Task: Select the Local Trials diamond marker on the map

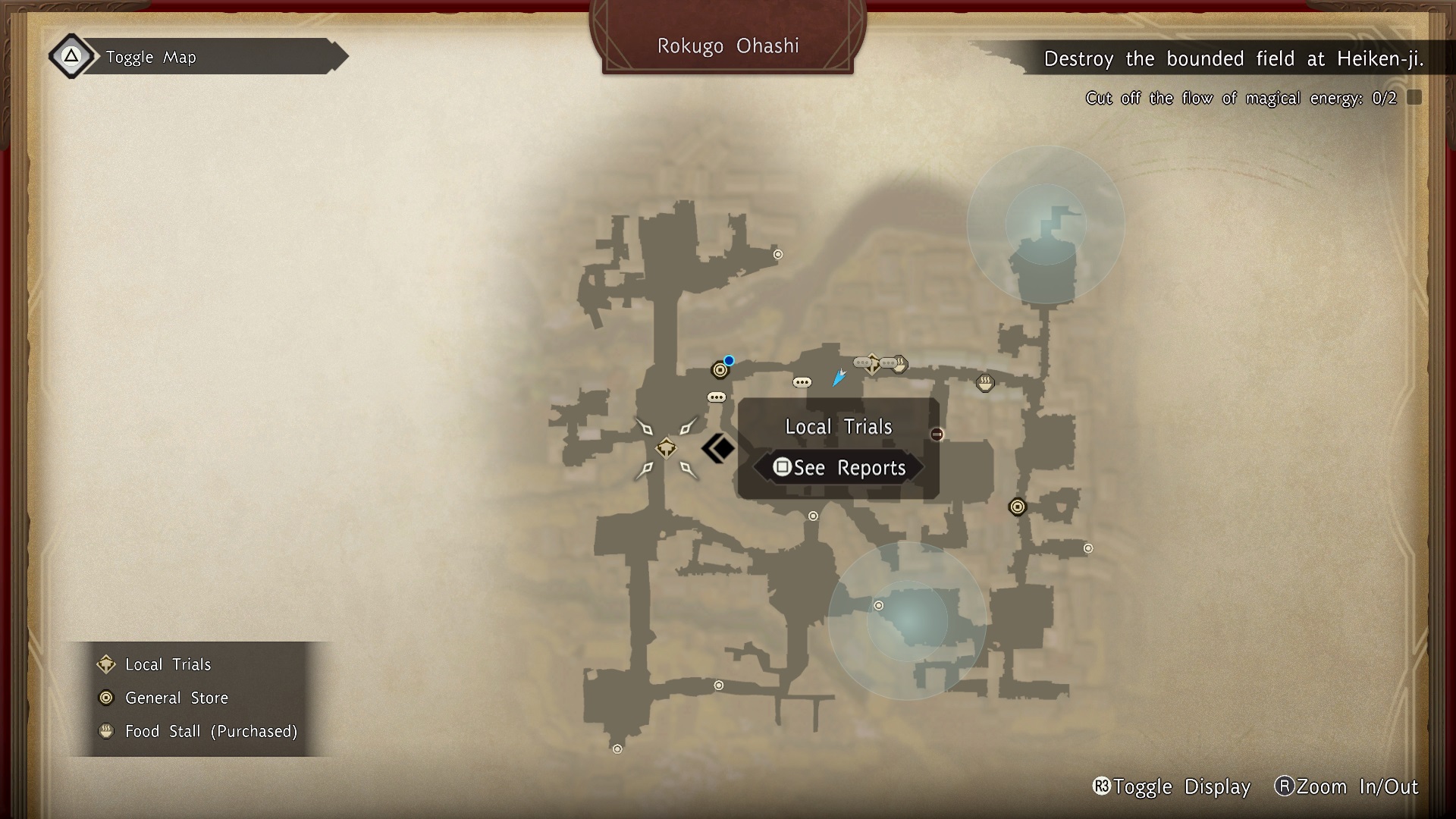Action: pos(666,447)
